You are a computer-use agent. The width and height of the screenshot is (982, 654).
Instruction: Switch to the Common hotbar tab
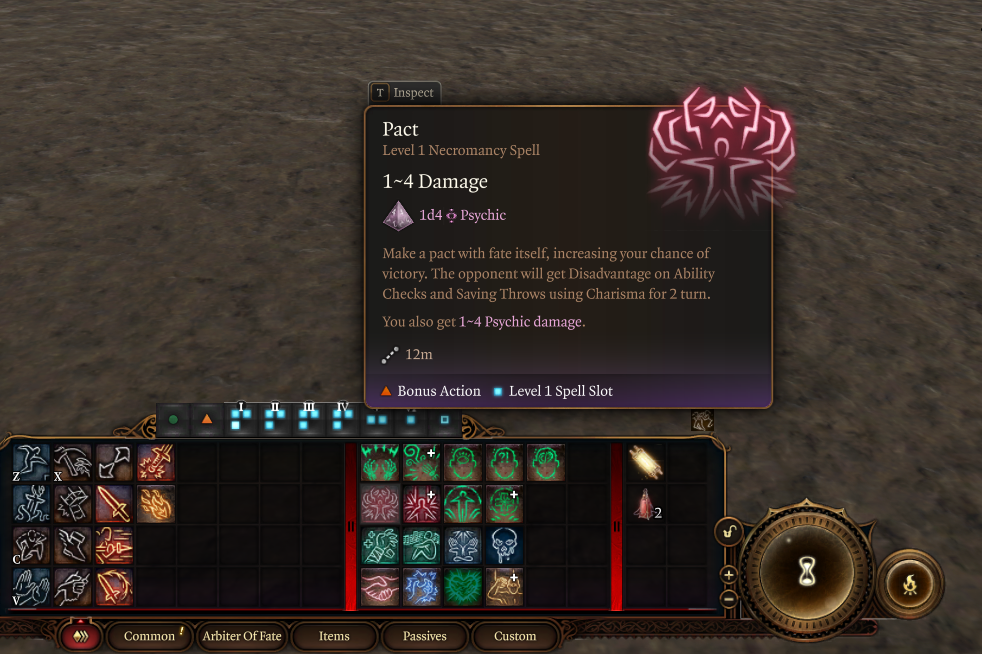click(x=149, y=636)
